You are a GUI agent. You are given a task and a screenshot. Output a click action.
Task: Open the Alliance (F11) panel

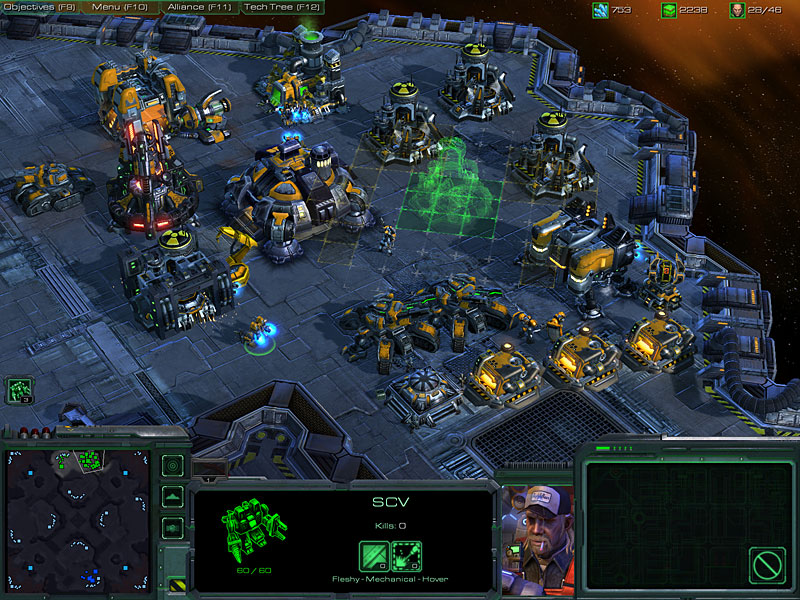pos(197,7)
